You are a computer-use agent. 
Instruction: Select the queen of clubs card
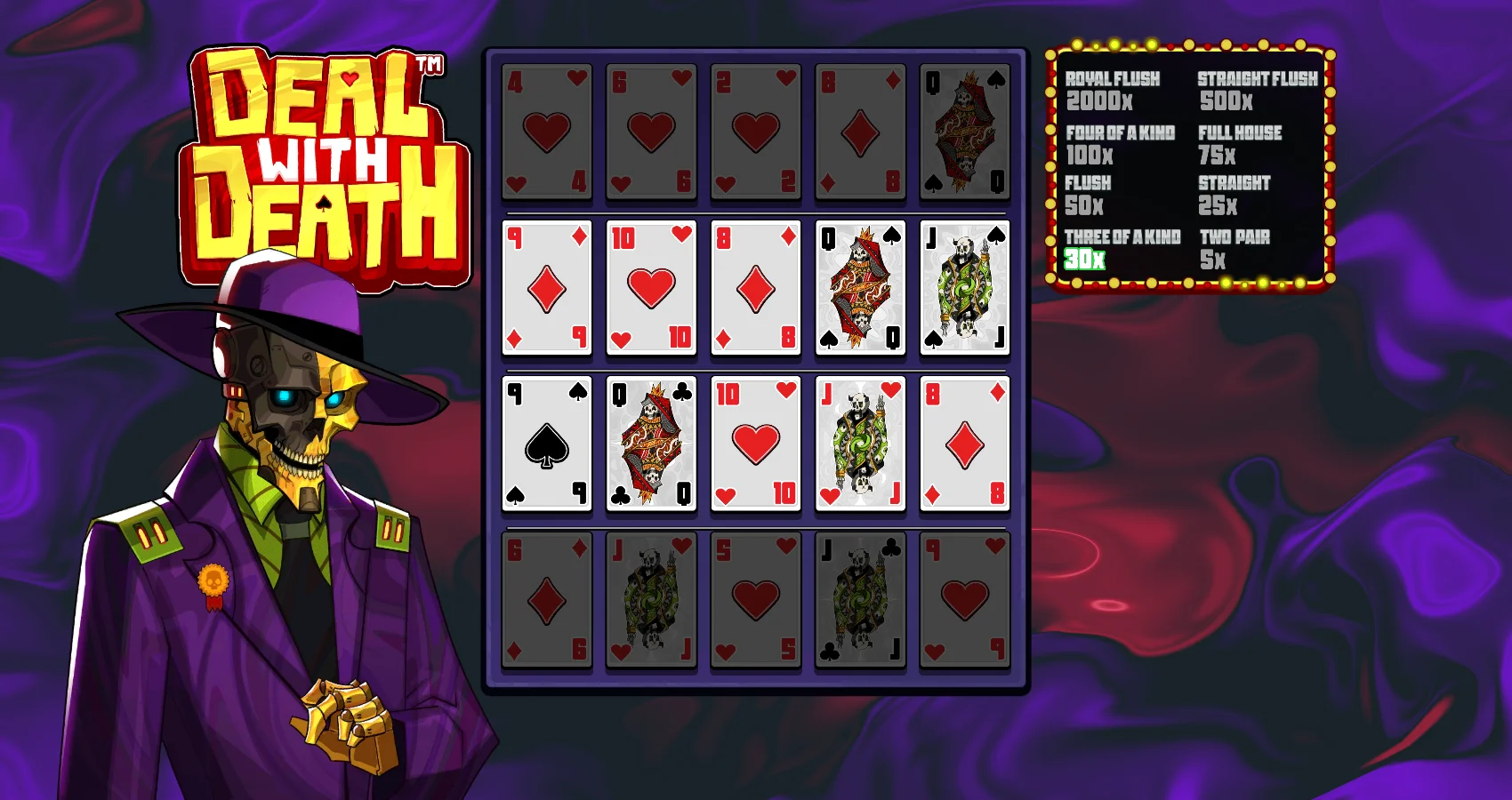[651, 444]
